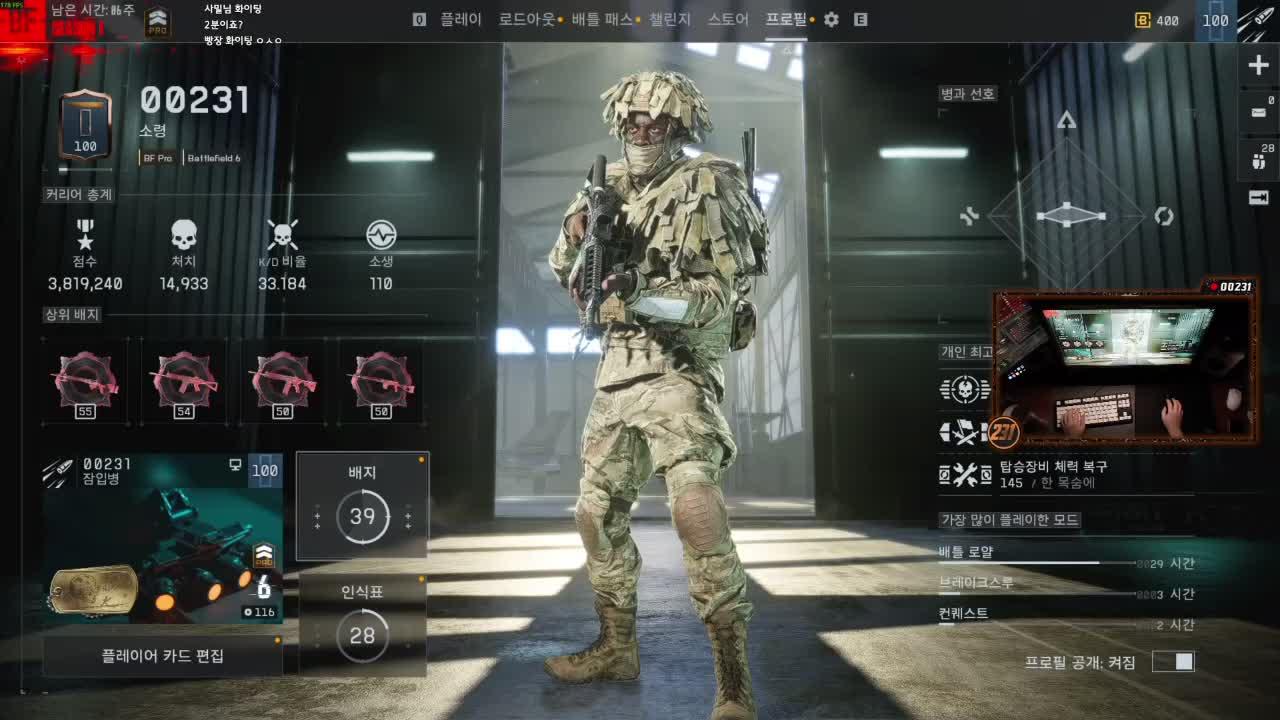The image size is (1280, 720).
Task: Click the 프로필 tab
Action: (x=786, y=19)
